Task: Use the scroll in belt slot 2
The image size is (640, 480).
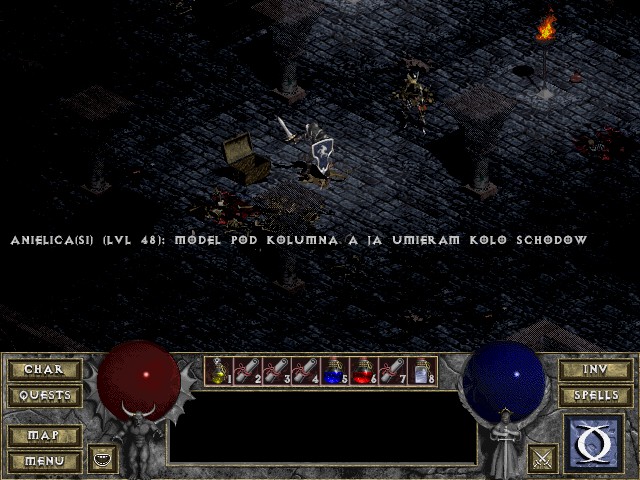Action: 248,371
